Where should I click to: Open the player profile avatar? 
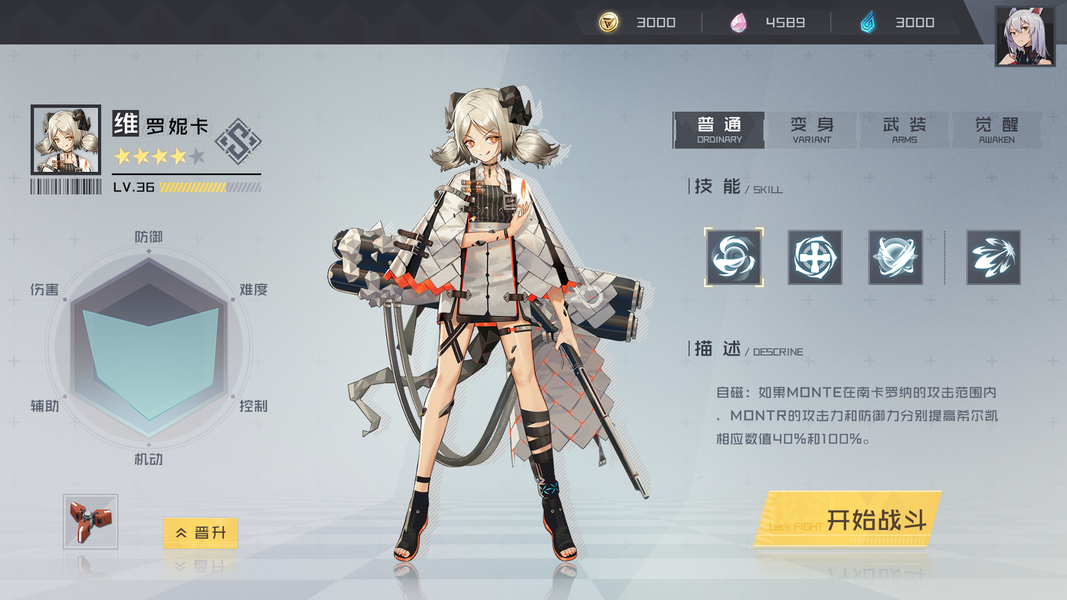(x=1024, y=37)
